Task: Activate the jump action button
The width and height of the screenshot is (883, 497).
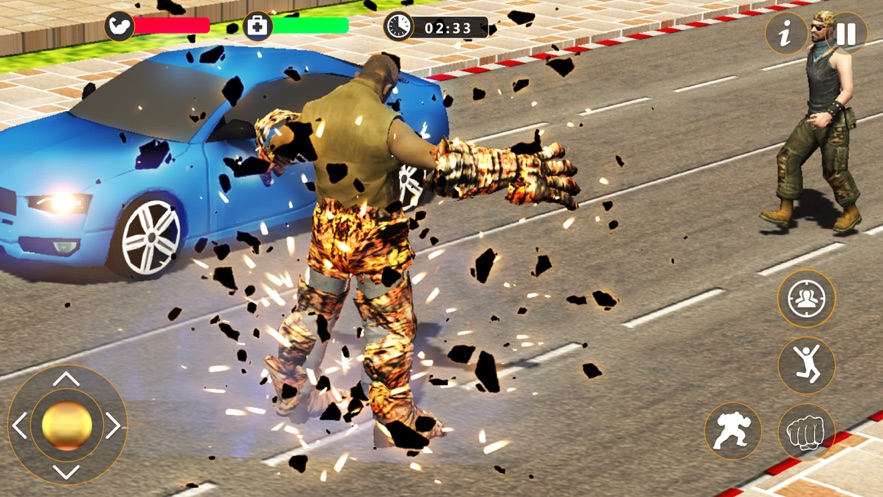Action: (x=806, y=365)
